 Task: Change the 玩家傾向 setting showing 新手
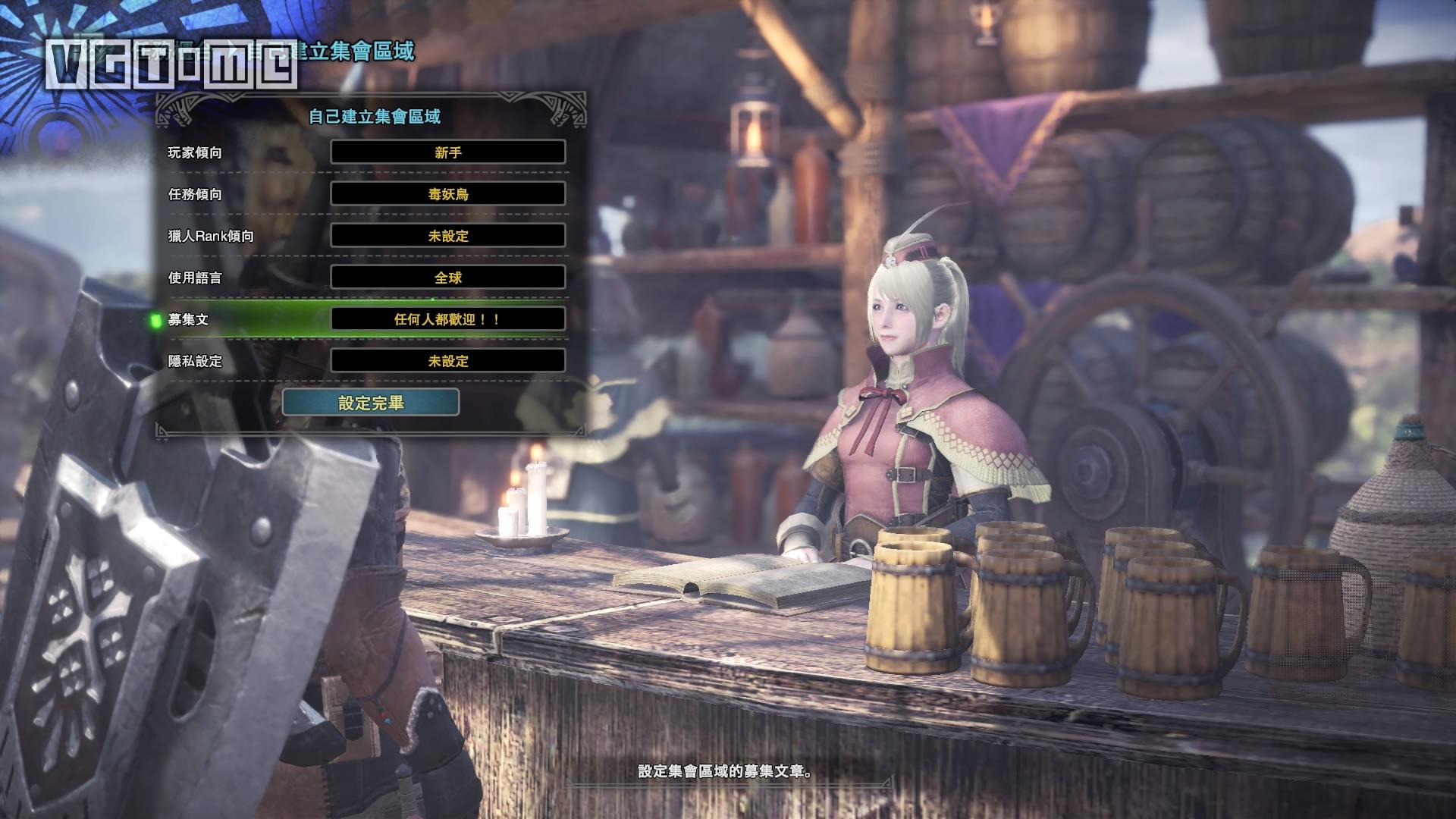click(x=447, y=152)
